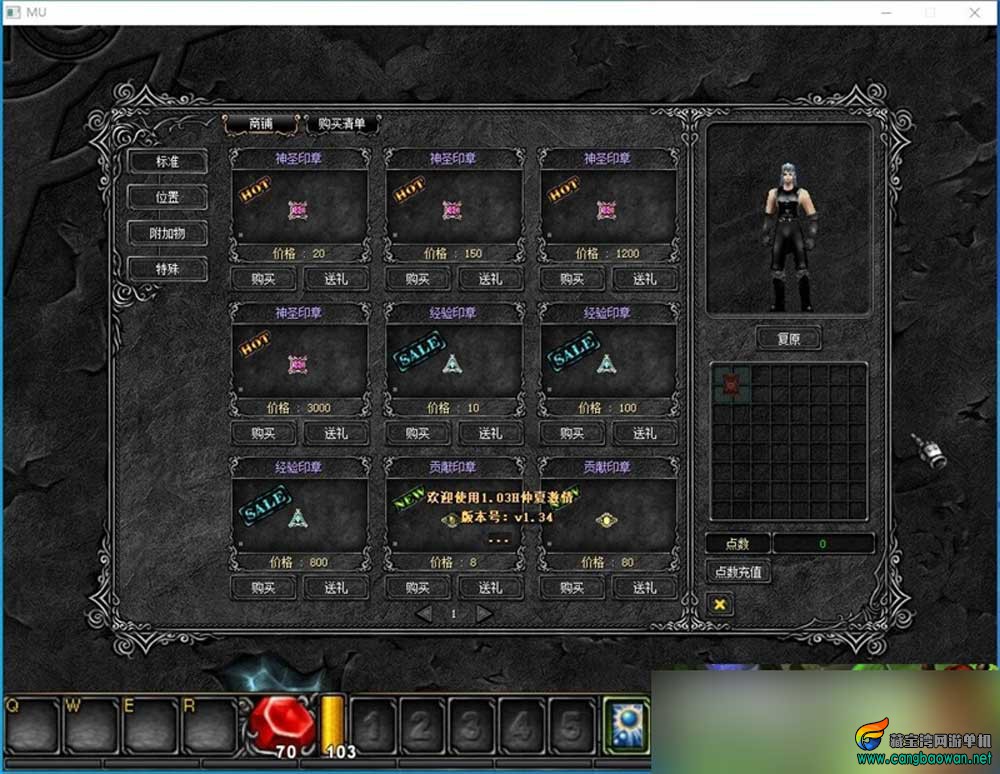Buy the 神圣印章 priced at 20

point(263,279)
